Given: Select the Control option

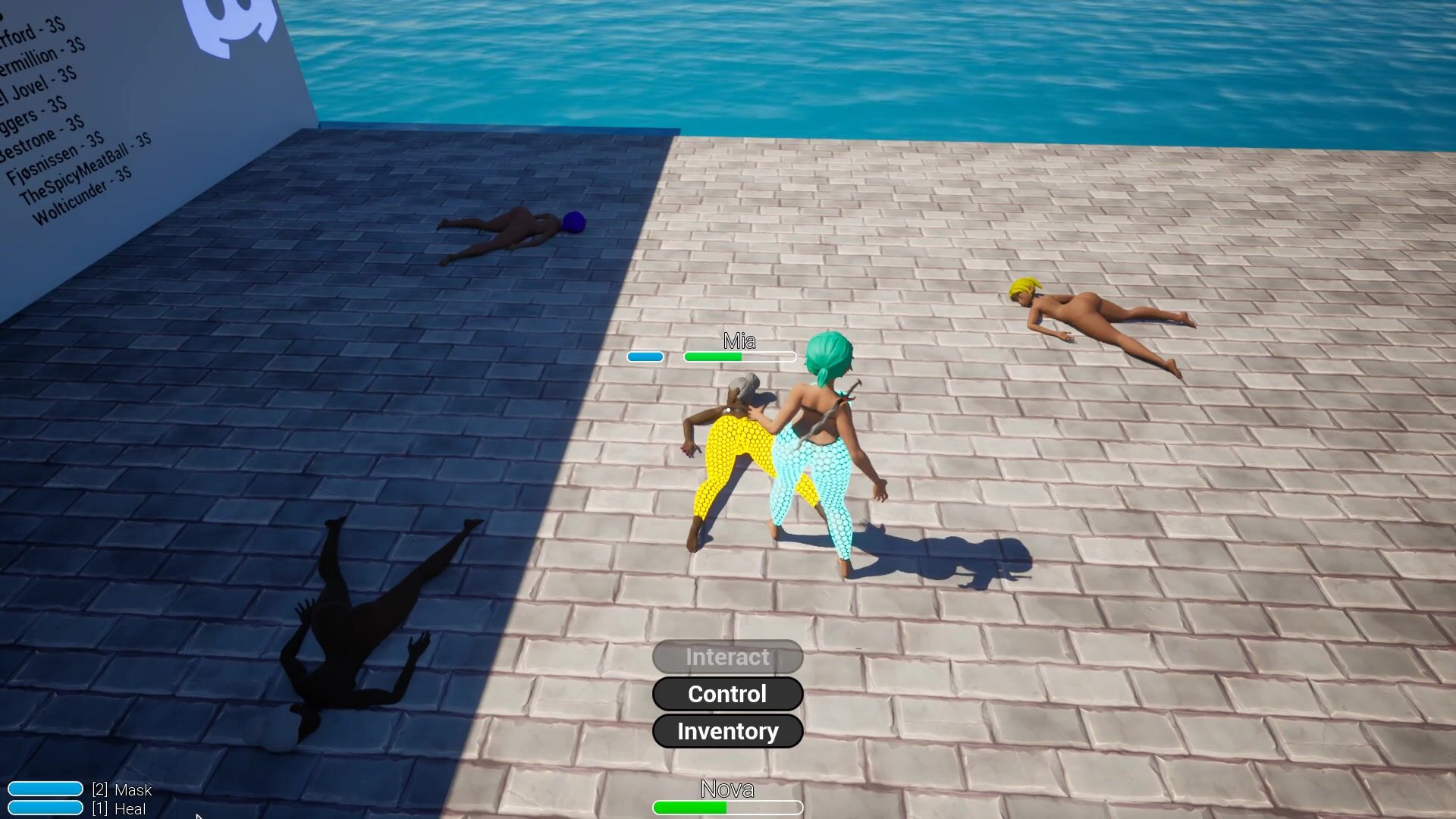Looking at the screenshot, I should (x=727, y=694).
